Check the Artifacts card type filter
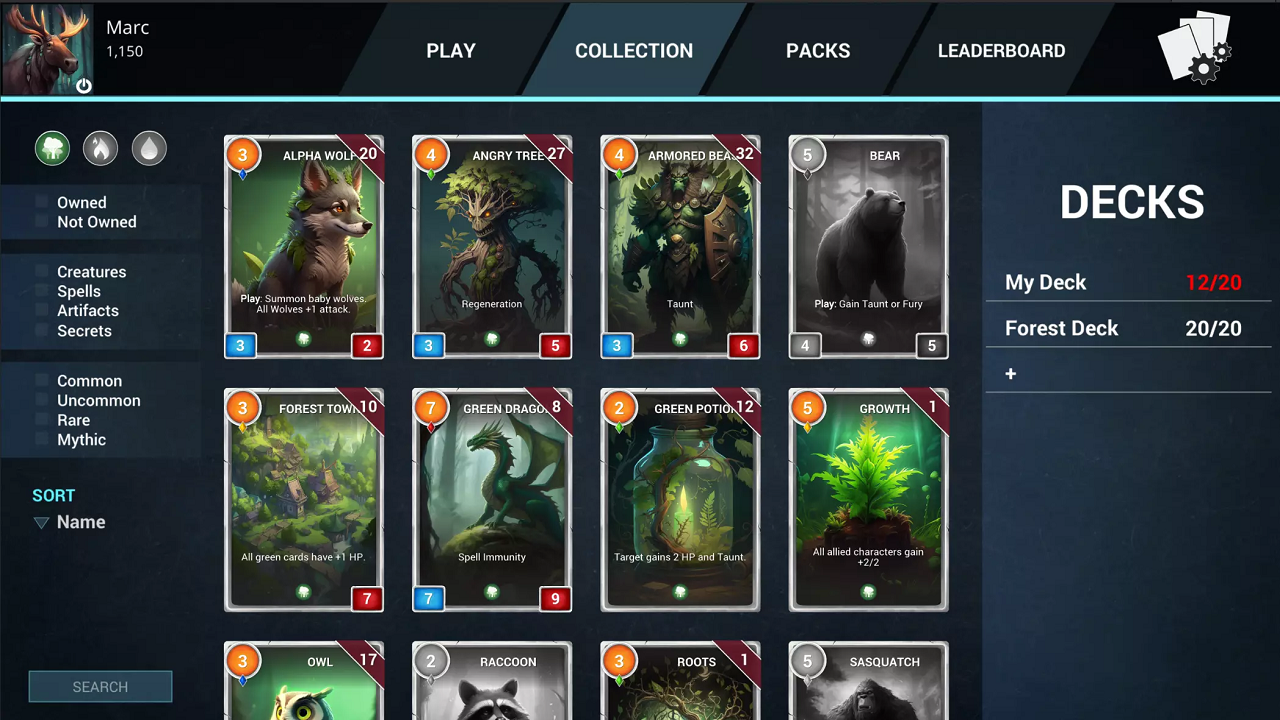 (42, 311)
